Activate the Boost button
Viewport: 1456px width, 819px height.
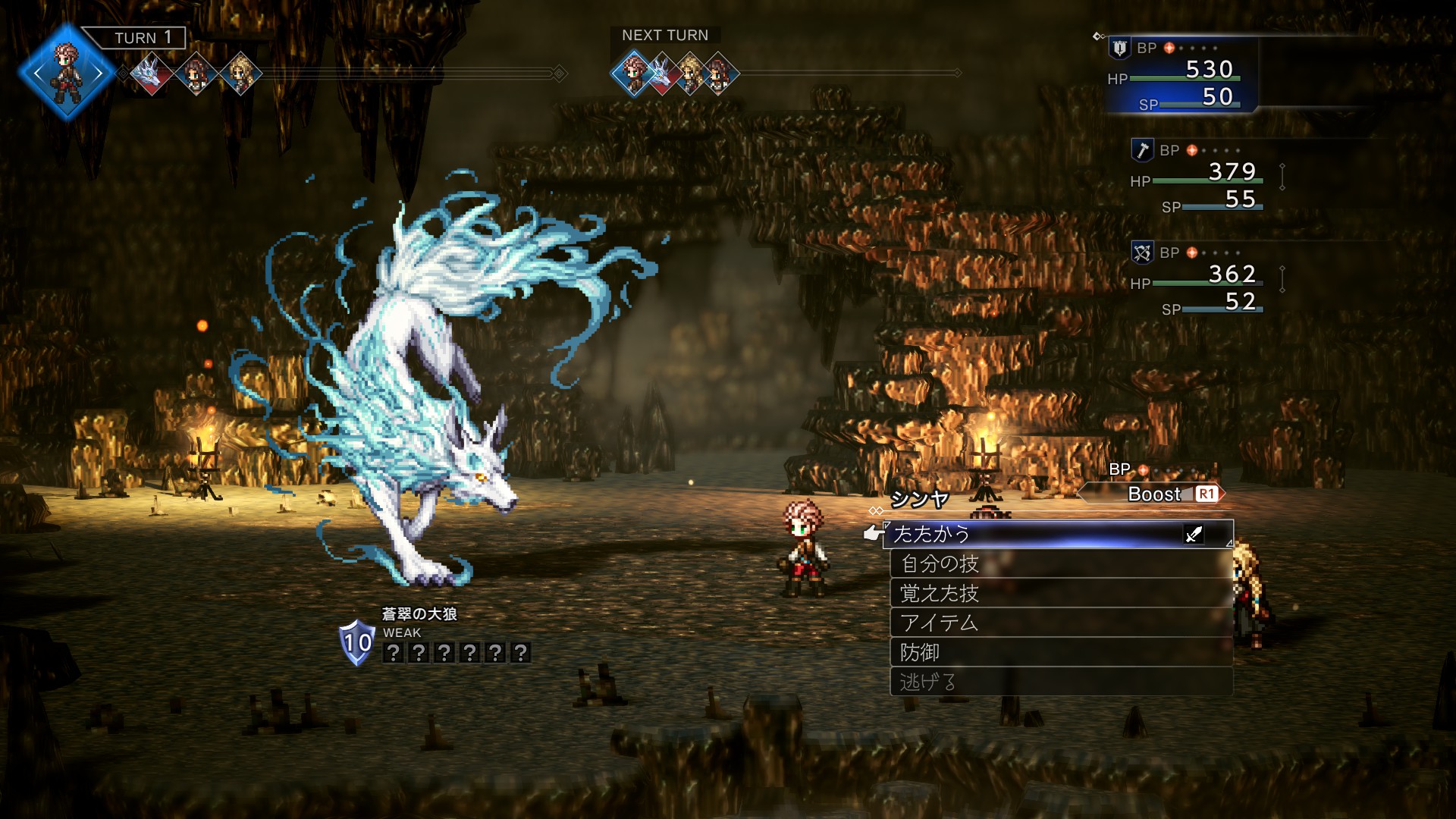coord(1153,494)
